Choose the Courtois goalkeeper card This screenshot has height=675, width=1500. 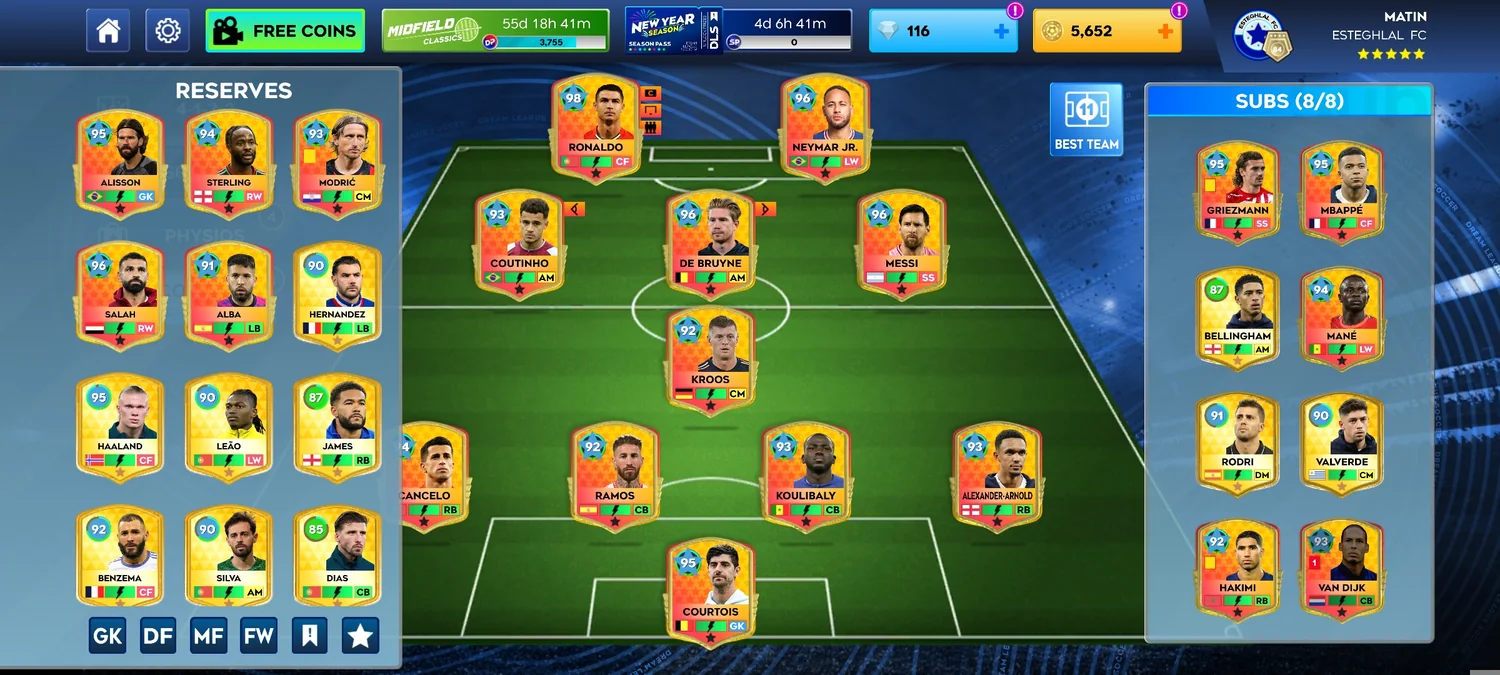pos(710,590)
